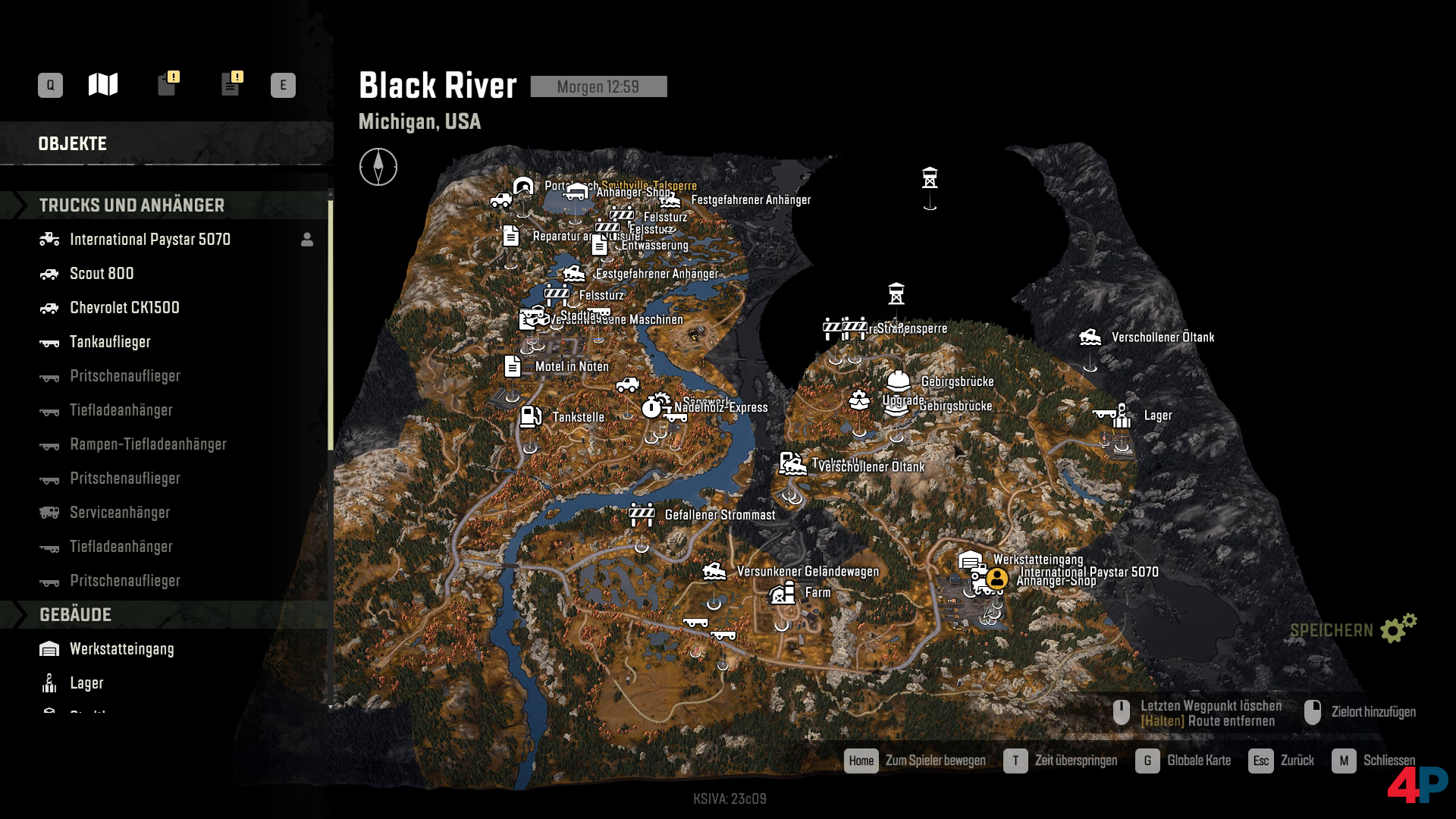The width and height of the screenshot is (1456, 819).
Task: Switch to the map tab in the top bar
Action: click(x=103, y=84)
